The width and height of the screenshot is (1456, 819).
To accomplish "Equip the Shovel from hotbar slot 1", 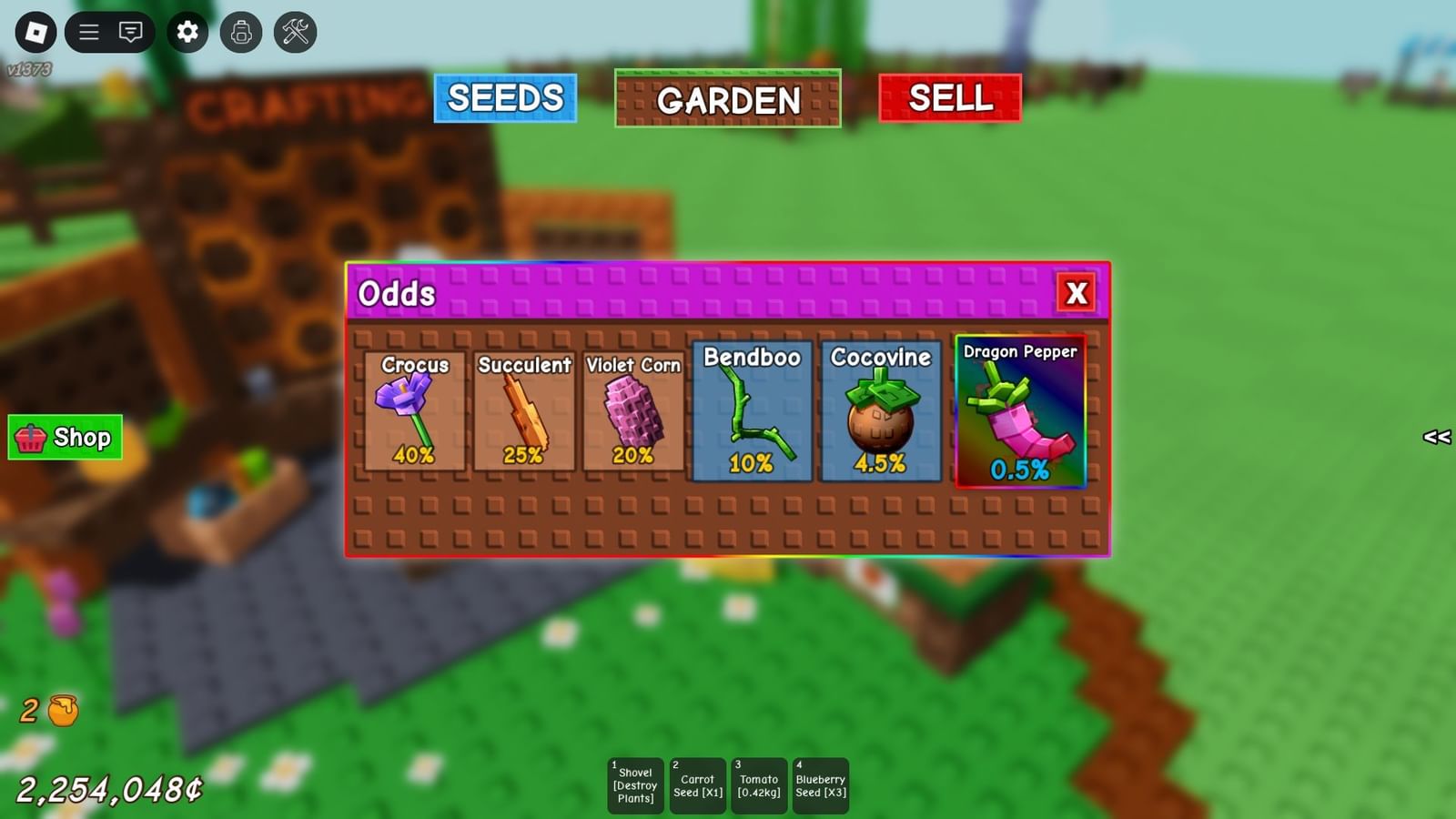I will click(634, 783).
